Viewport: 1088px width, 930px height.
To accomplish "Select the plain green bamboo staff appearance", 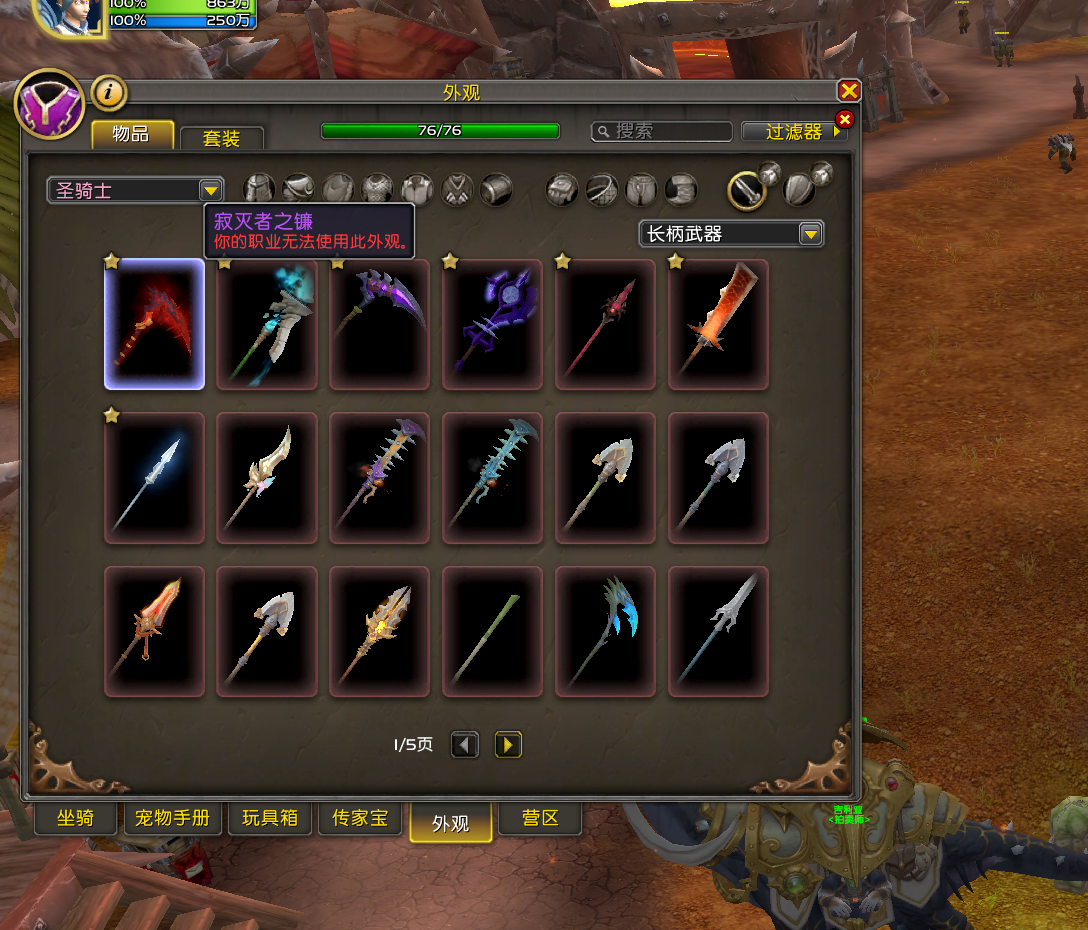I will point(492,631).
